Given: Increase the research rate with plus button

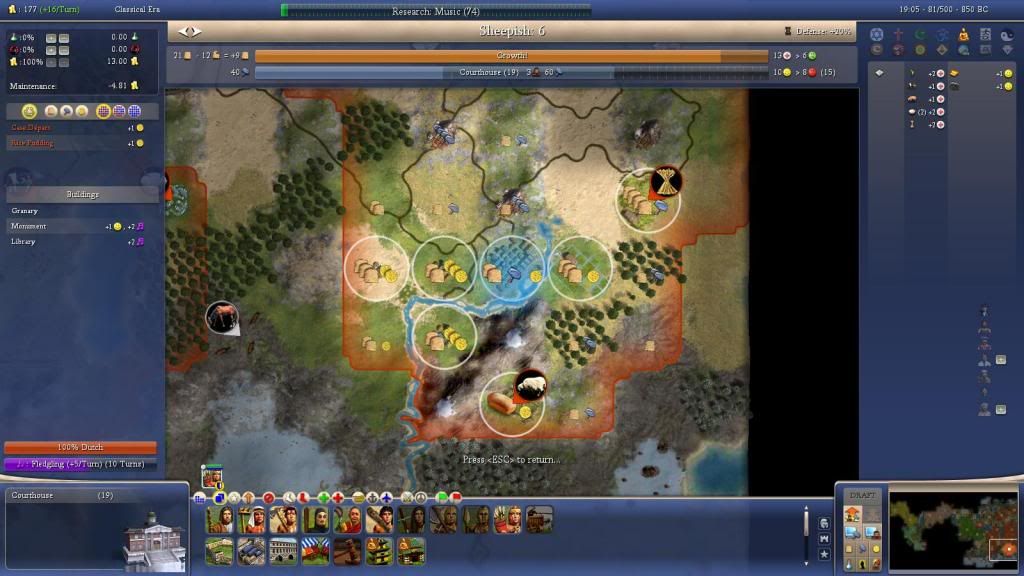Looking at the screenshot, I should coord(49,37).
